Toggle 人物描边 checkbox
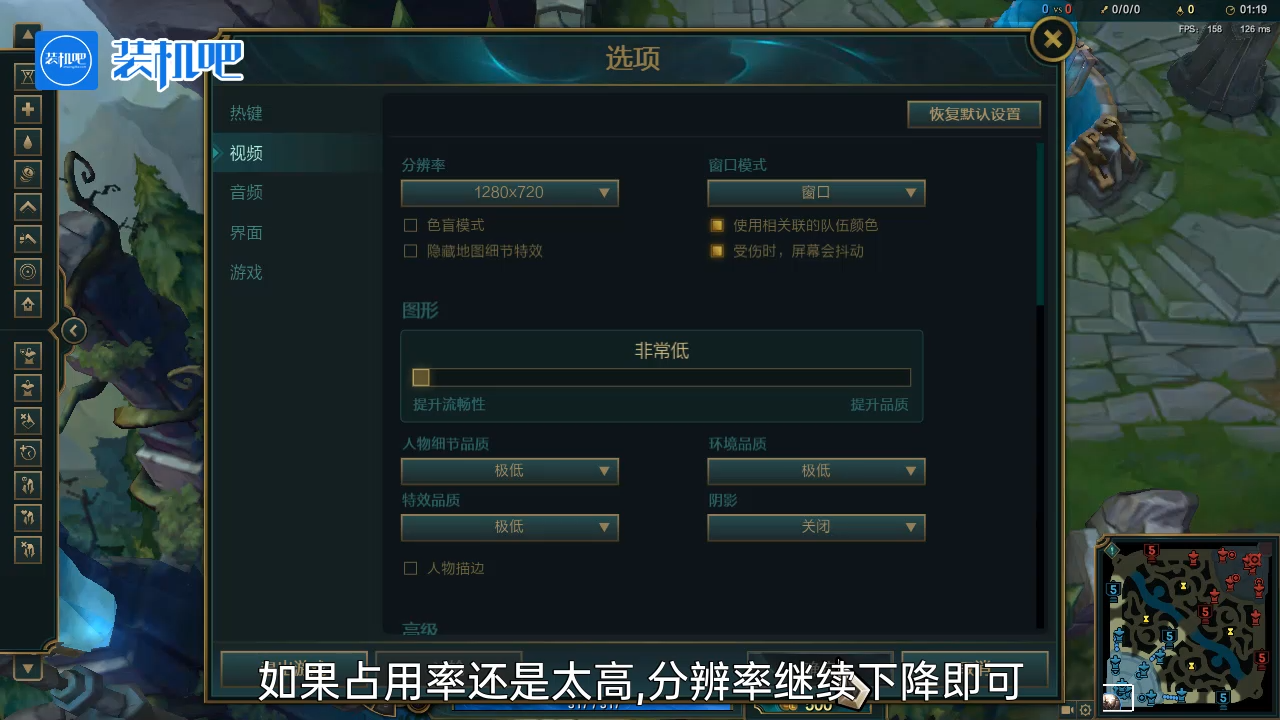Screen dimensions: 1280x720 point(411,568)
